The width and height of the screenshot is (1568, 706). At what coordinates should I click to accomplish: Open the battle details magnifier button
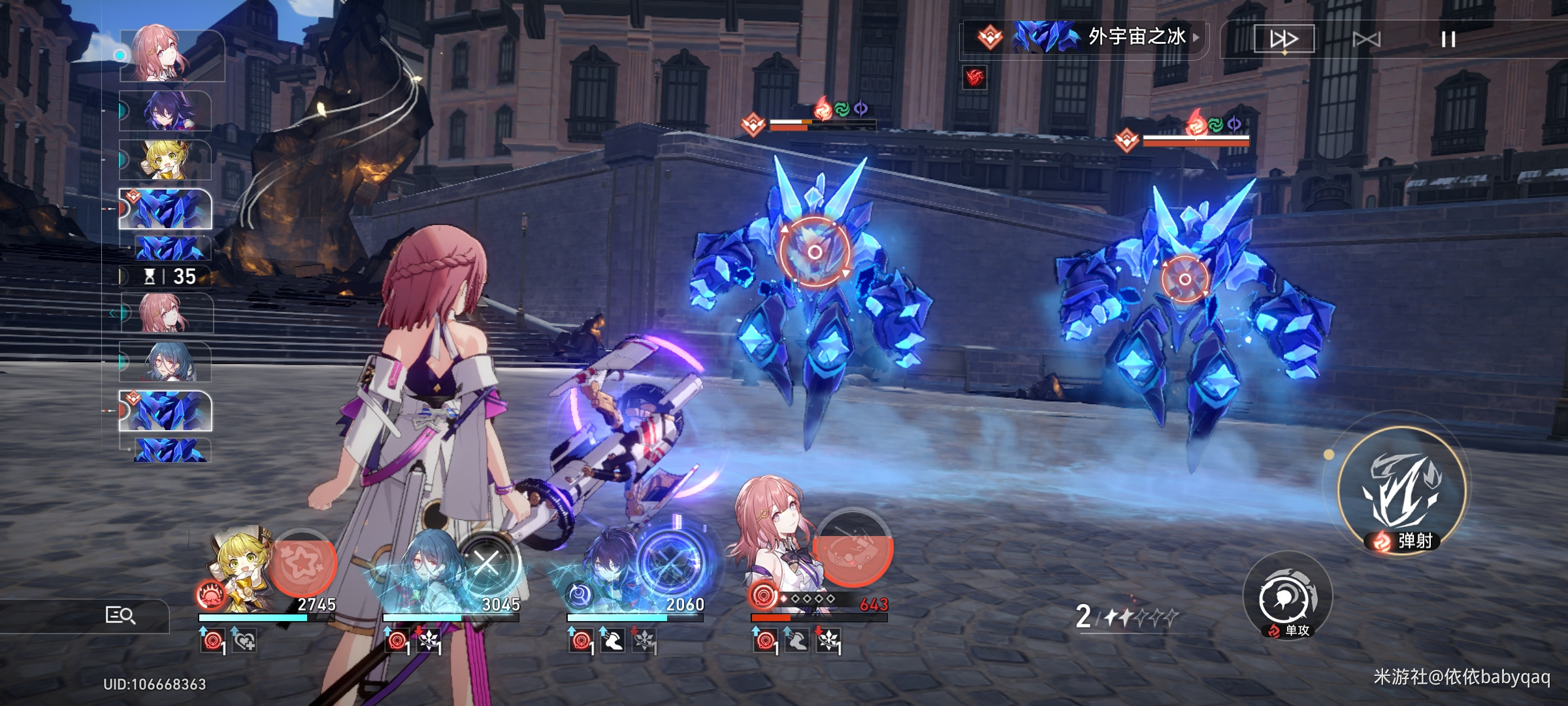click(x=120, y=615)
